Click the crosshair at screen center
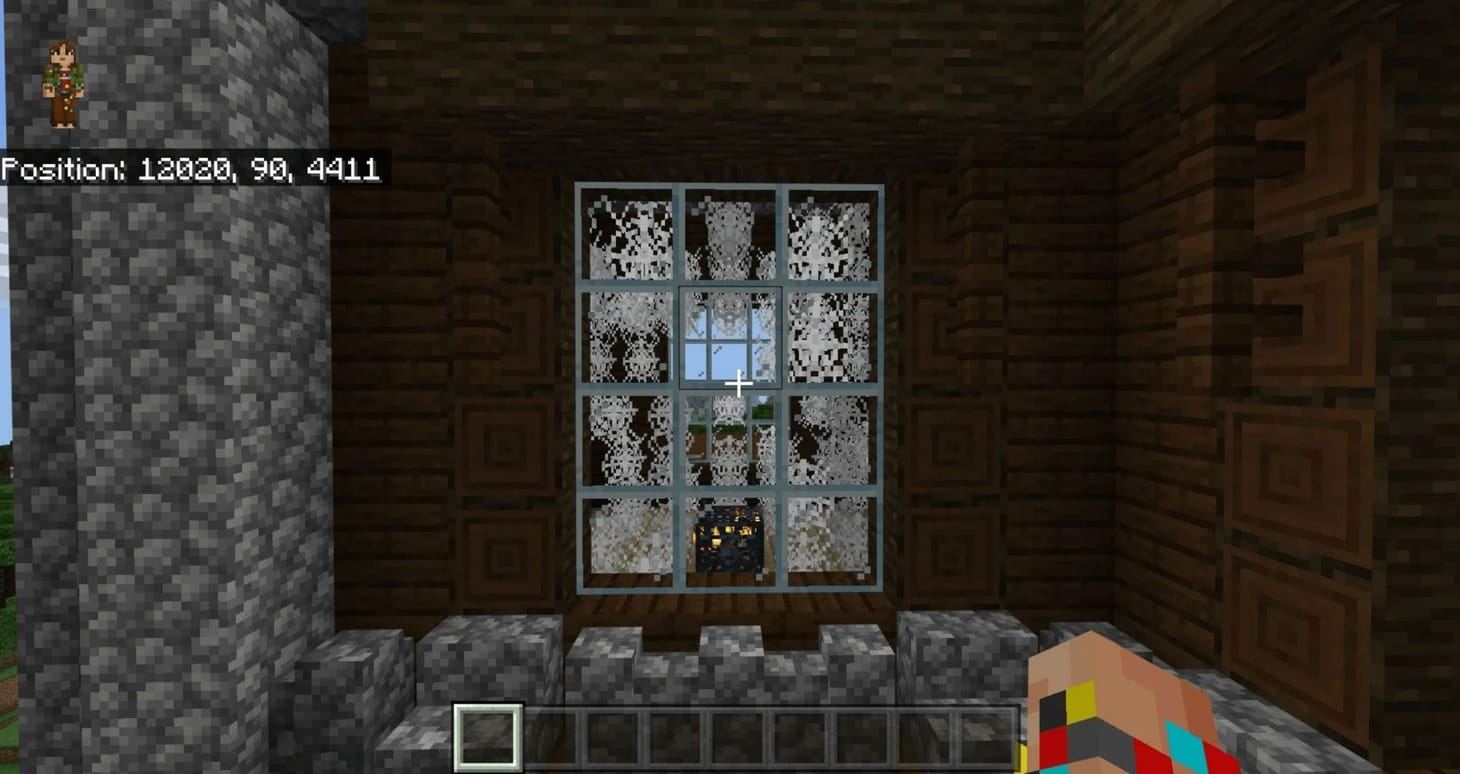The image size is (1460, 774). (x=738, y=383)
